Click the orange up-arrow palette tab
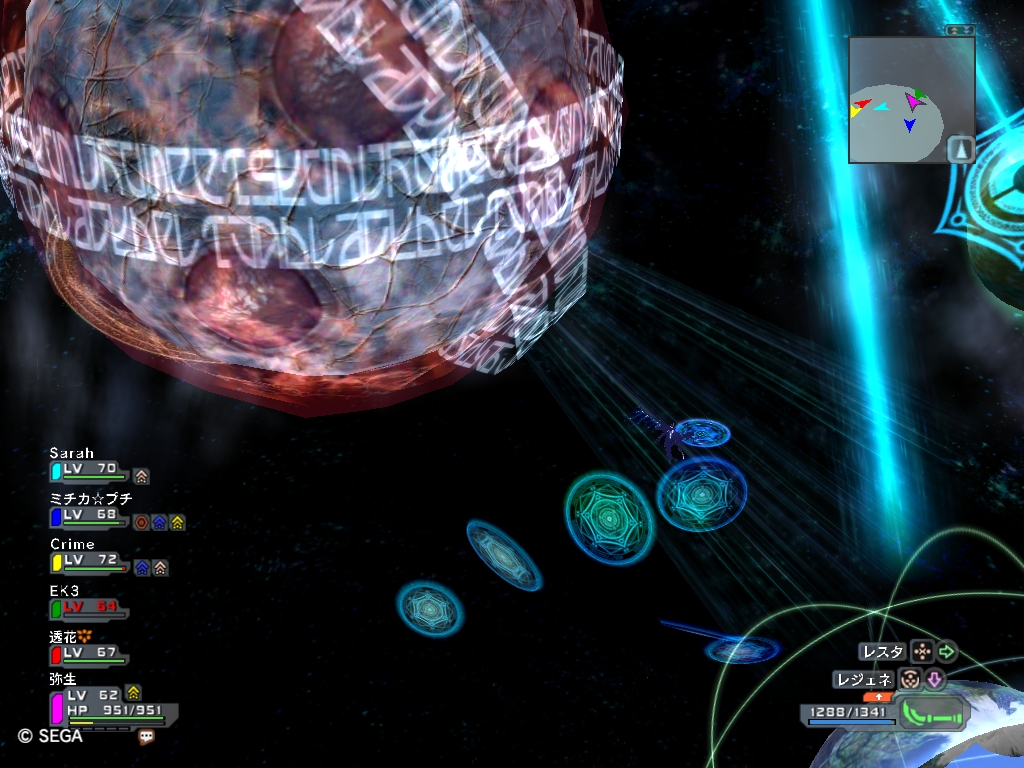 point(879,696)
